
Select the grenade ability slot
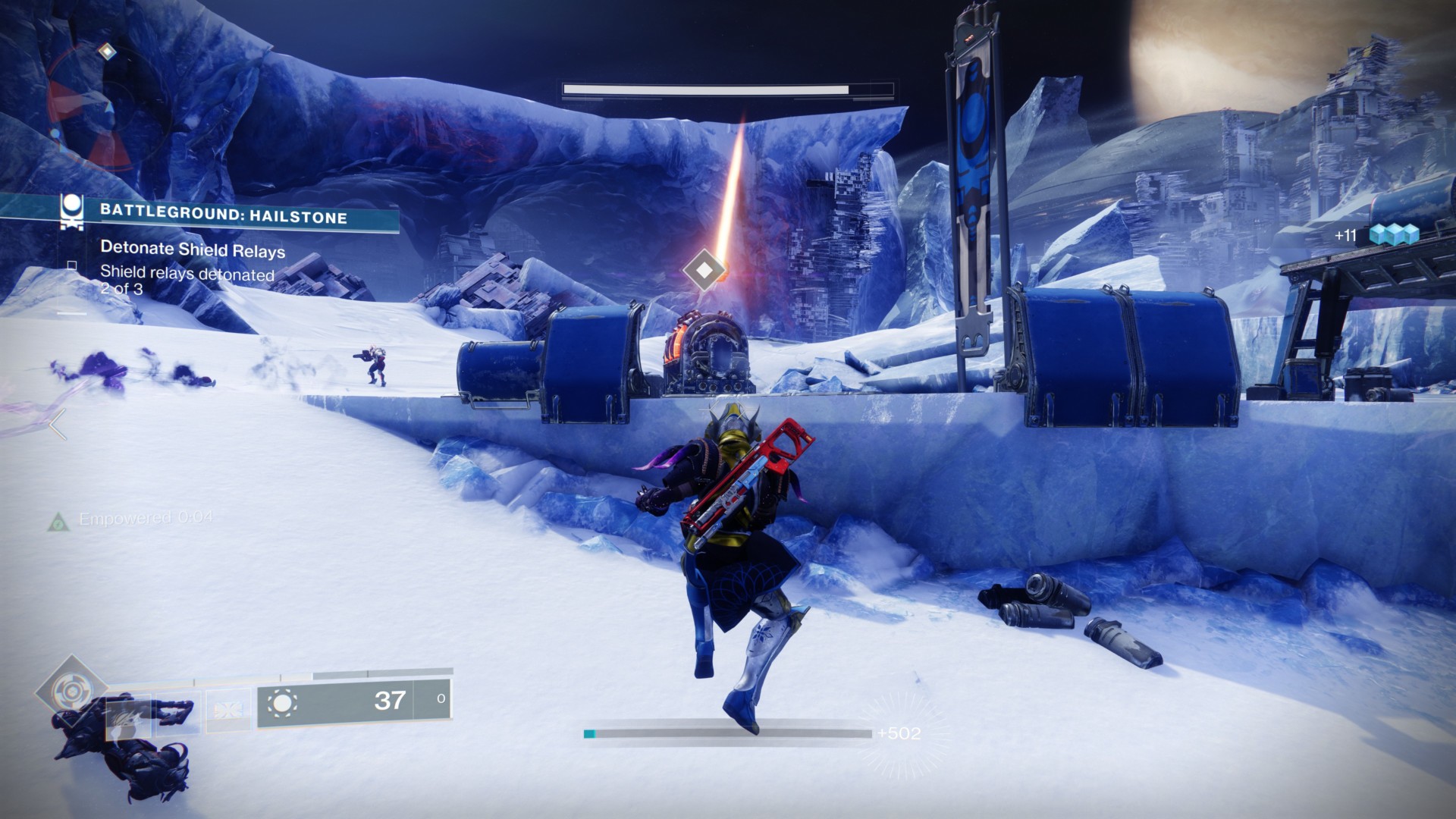tap(129, 713)
